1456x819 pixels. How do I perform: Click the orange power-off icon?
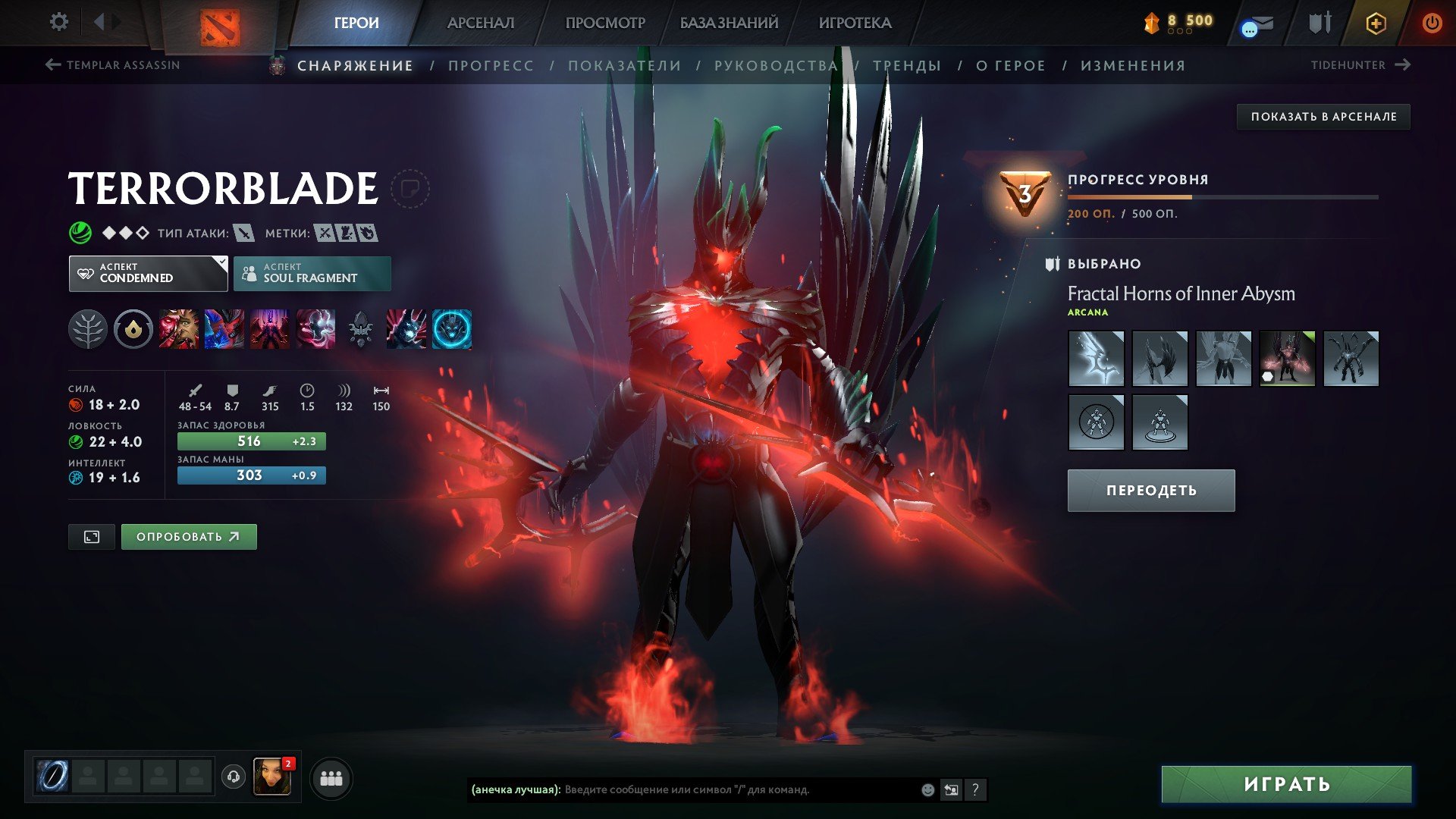click(x=1432, y=22)
